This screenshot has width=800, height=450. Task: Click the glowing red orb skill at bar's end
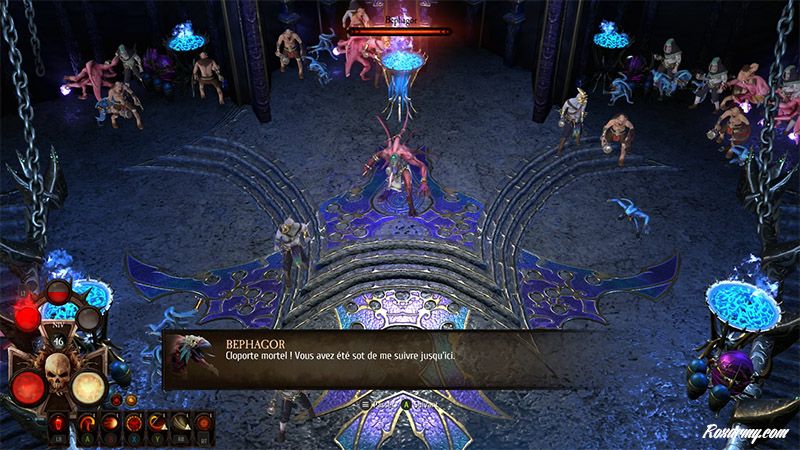tap(205, 420)
